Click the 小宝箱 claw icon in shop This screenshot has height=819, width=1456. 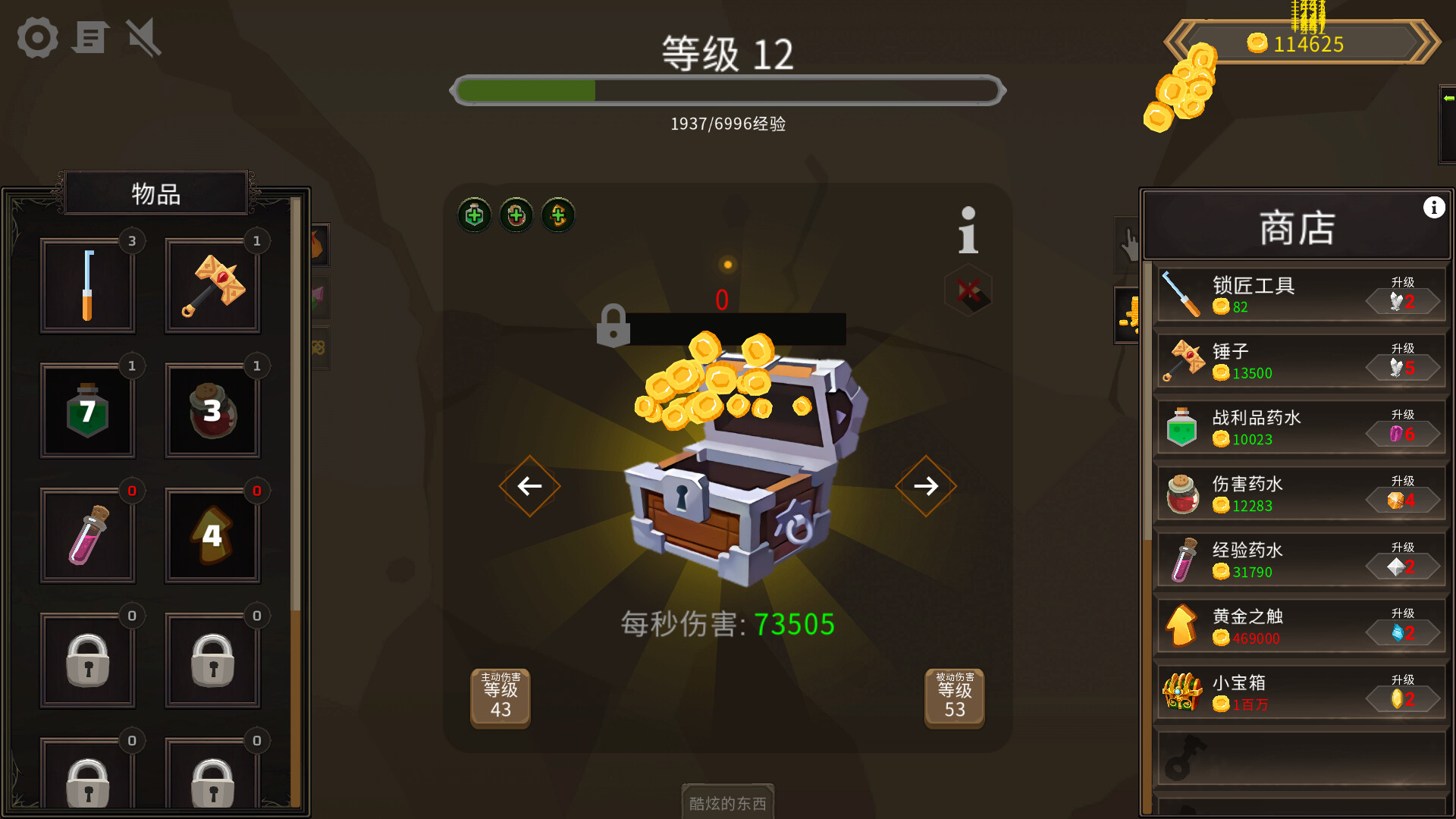tap(1183, 692)
